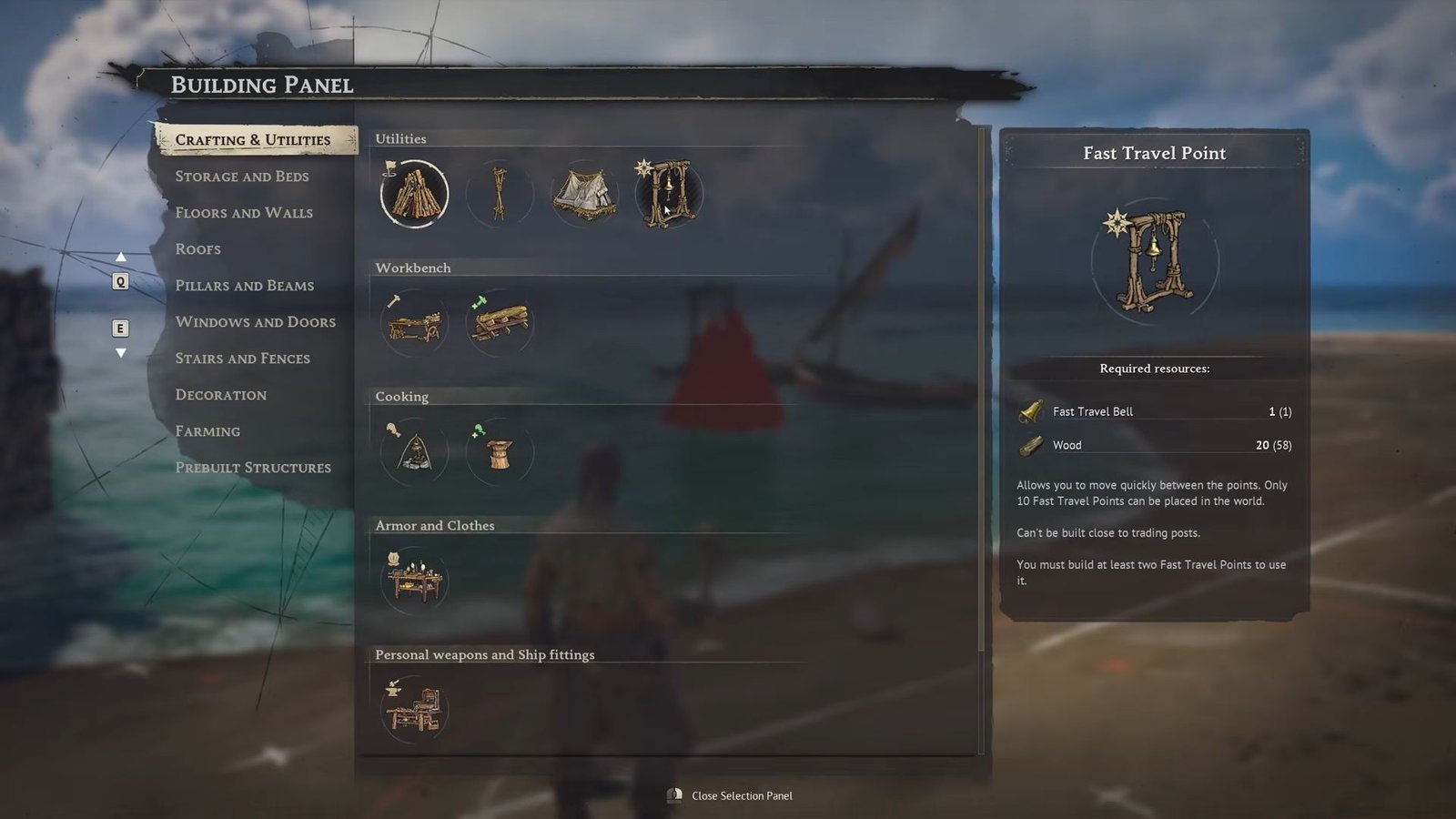The height and width of the screenshot is (819, 1456).
Task: Choose the anvil weapons workbench icon
Action: (414, 710)
